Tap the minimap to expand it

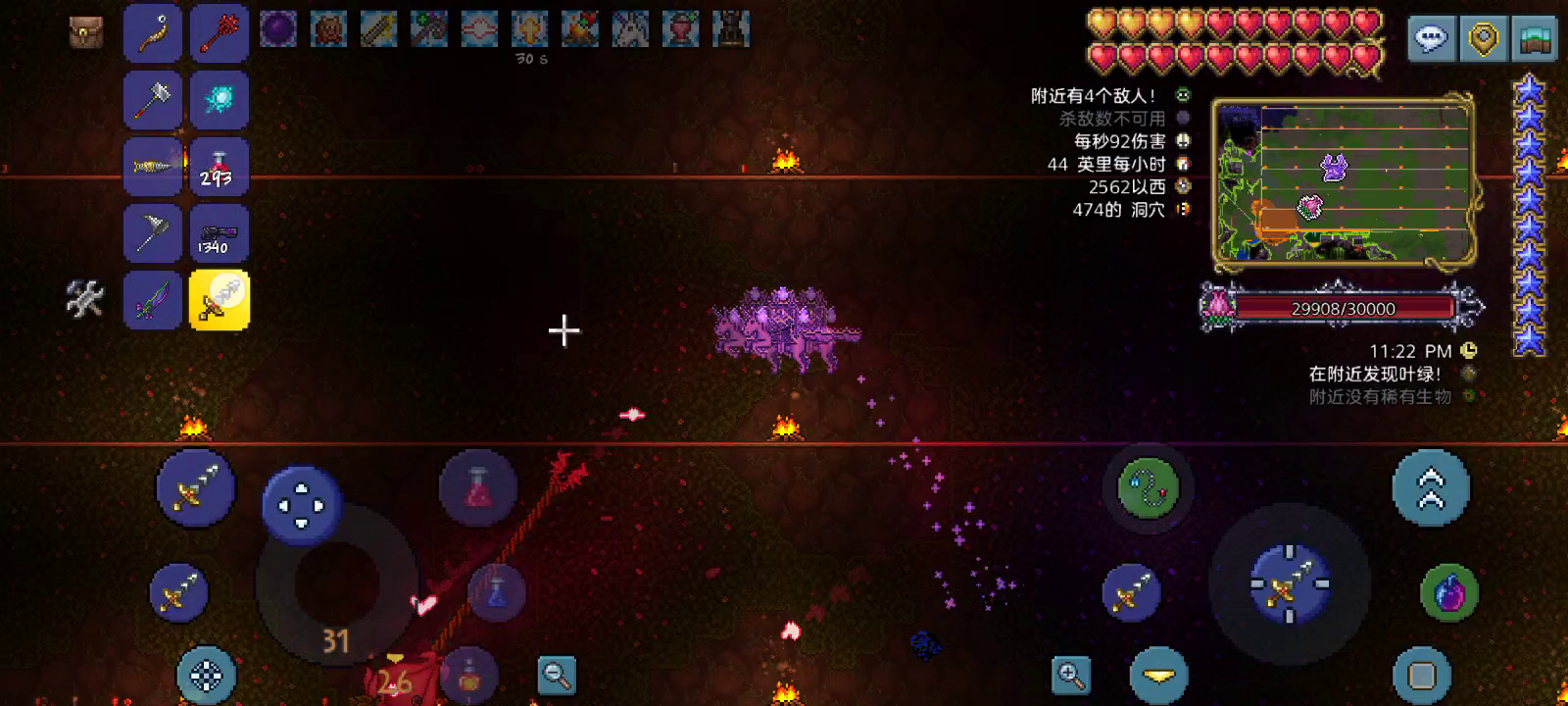(x=1343, y=181)
